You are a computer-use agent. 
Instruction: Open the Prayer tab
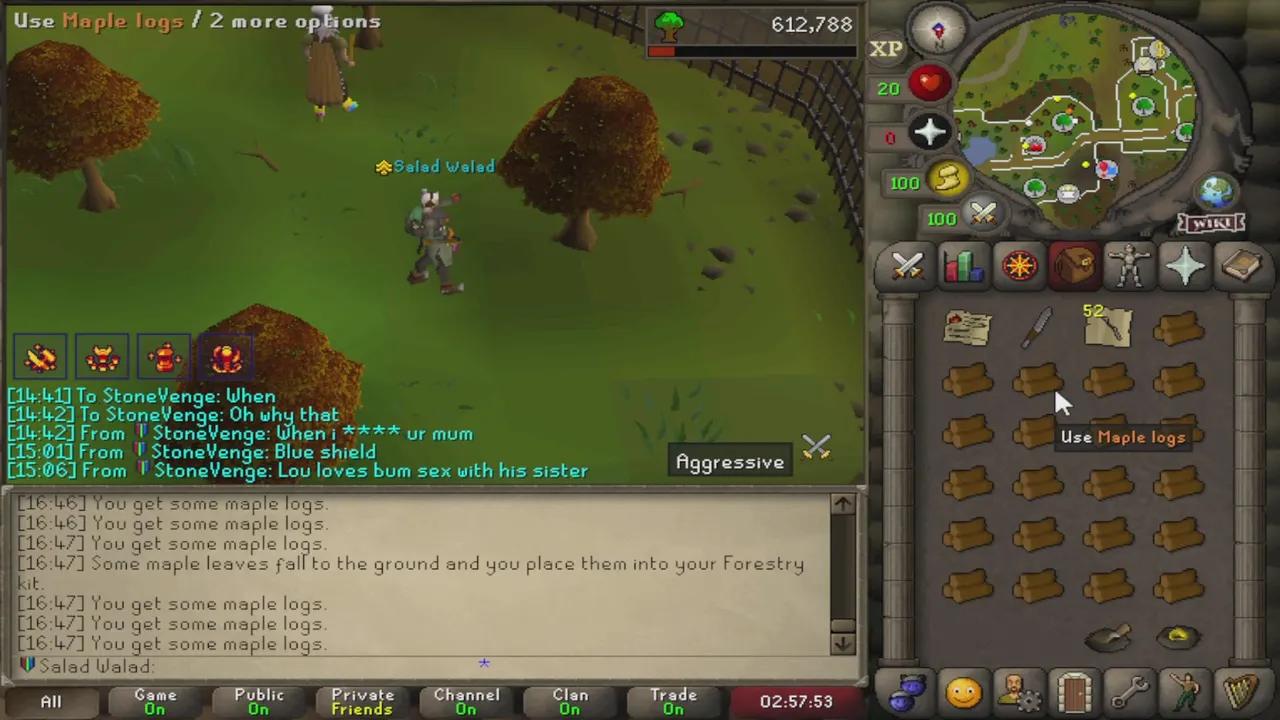click(x=1185, y=265)
